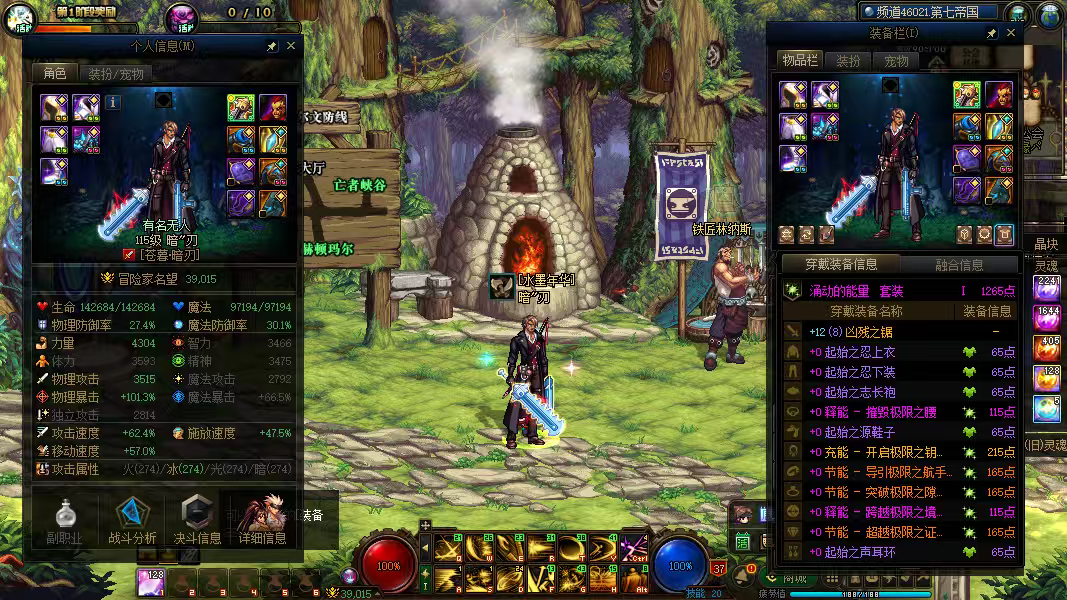
Task: Pin the 个人信息 window
Action: pos(271,46)
